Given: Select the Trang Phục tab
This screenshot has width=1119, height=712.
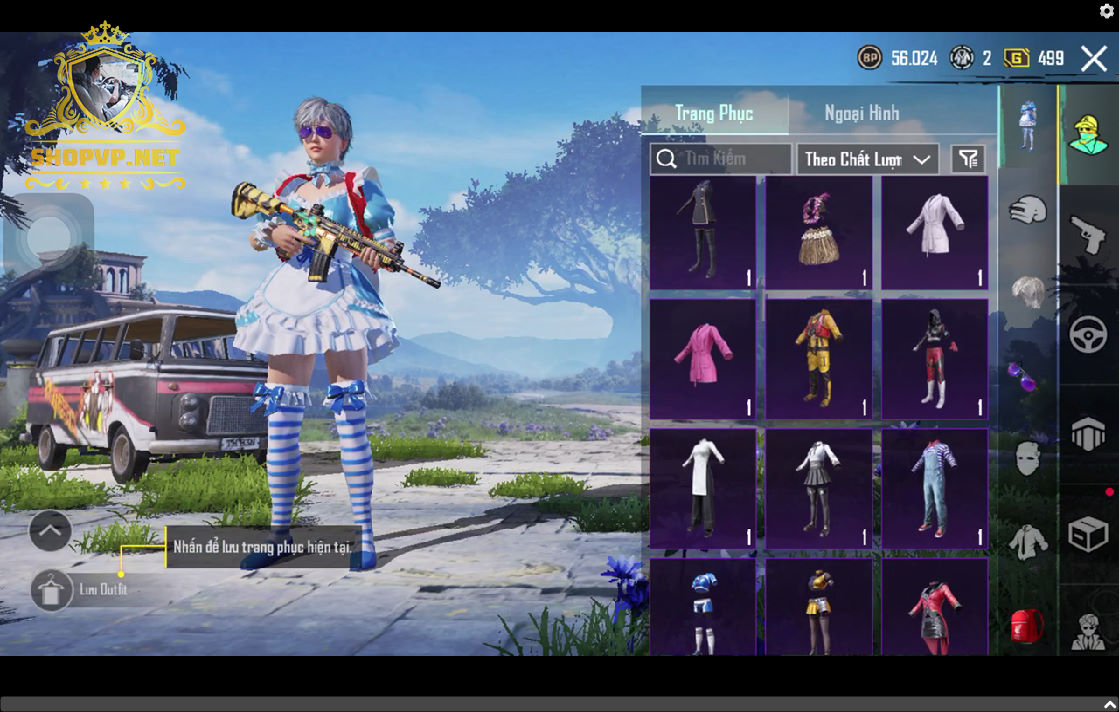Looking at the screenshot, I should pyautogui.click(x=714, y=113).
